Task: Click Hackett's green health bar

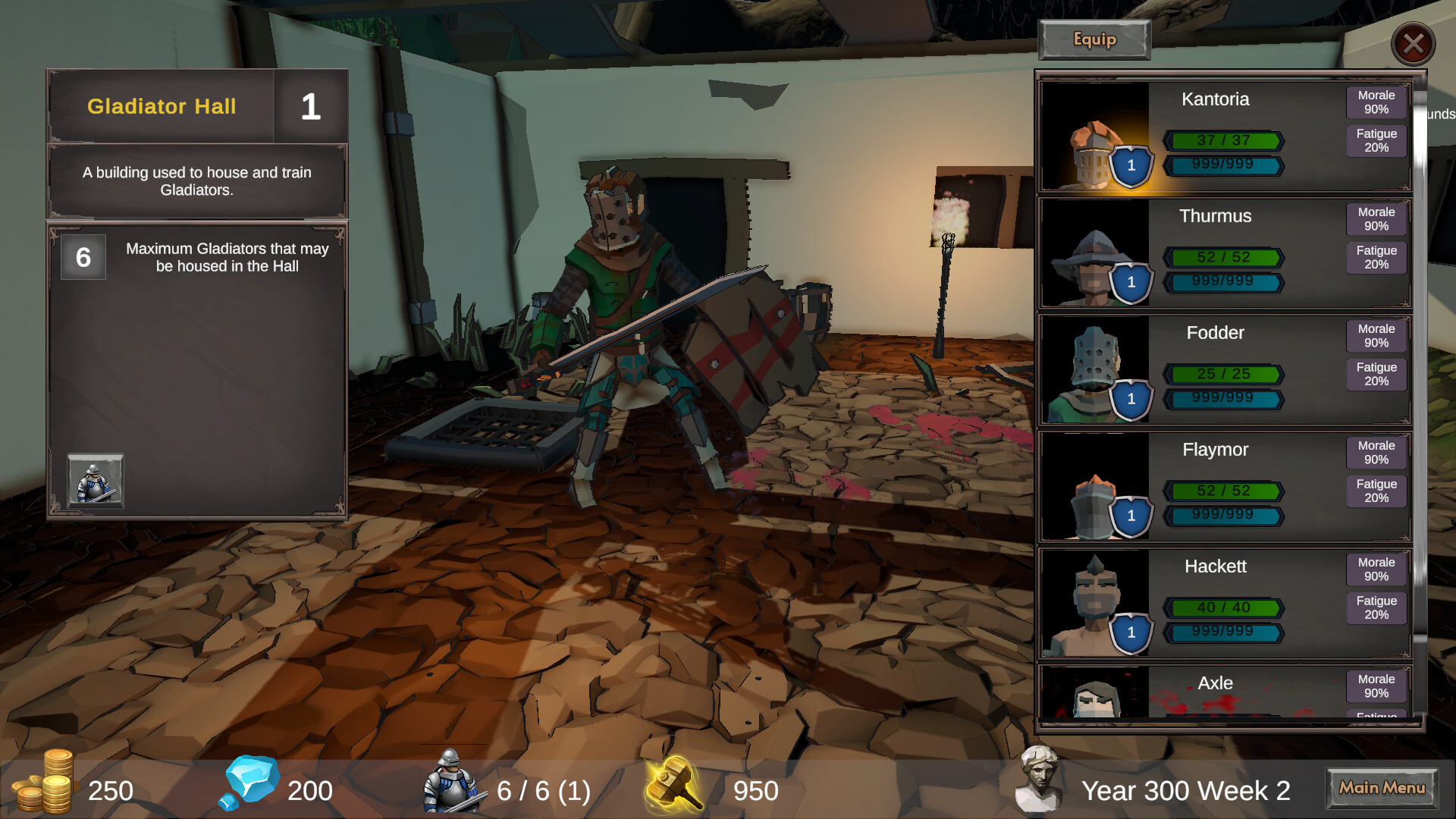Action: point(1223,607)
